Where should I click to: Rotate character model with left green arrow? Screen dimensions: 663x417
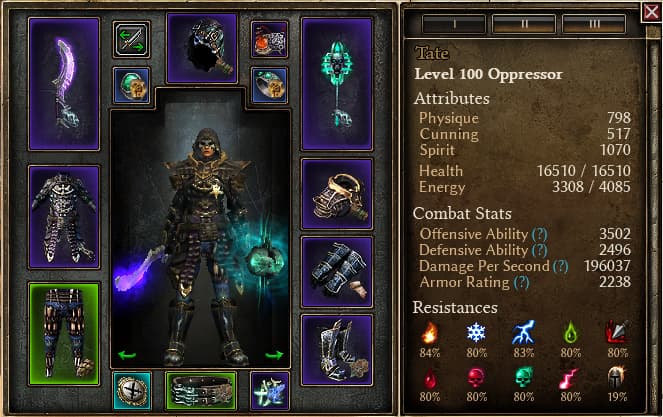point(126,355)
